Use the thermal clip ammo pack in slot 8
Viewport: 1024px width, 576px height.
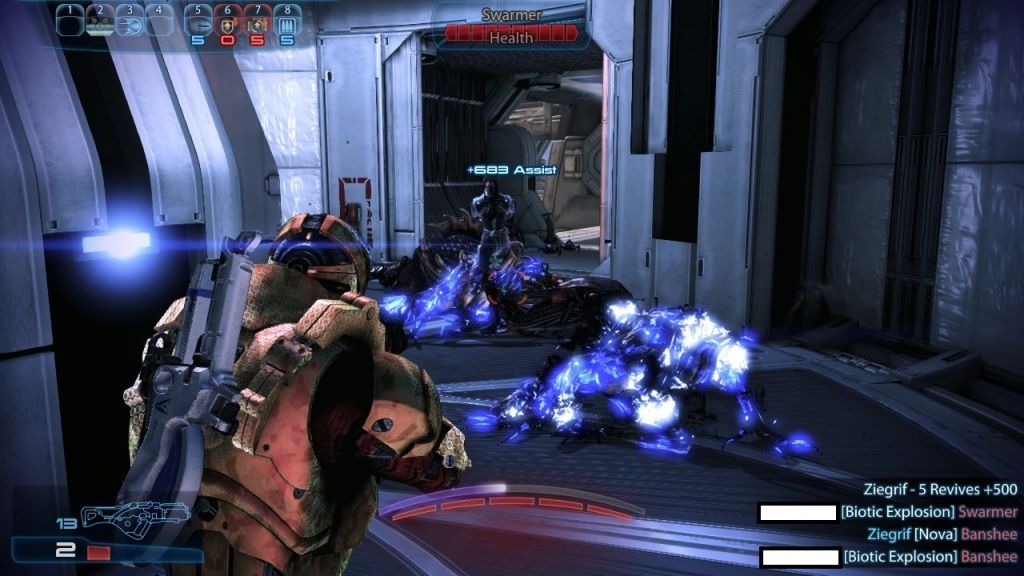point(287,21)
